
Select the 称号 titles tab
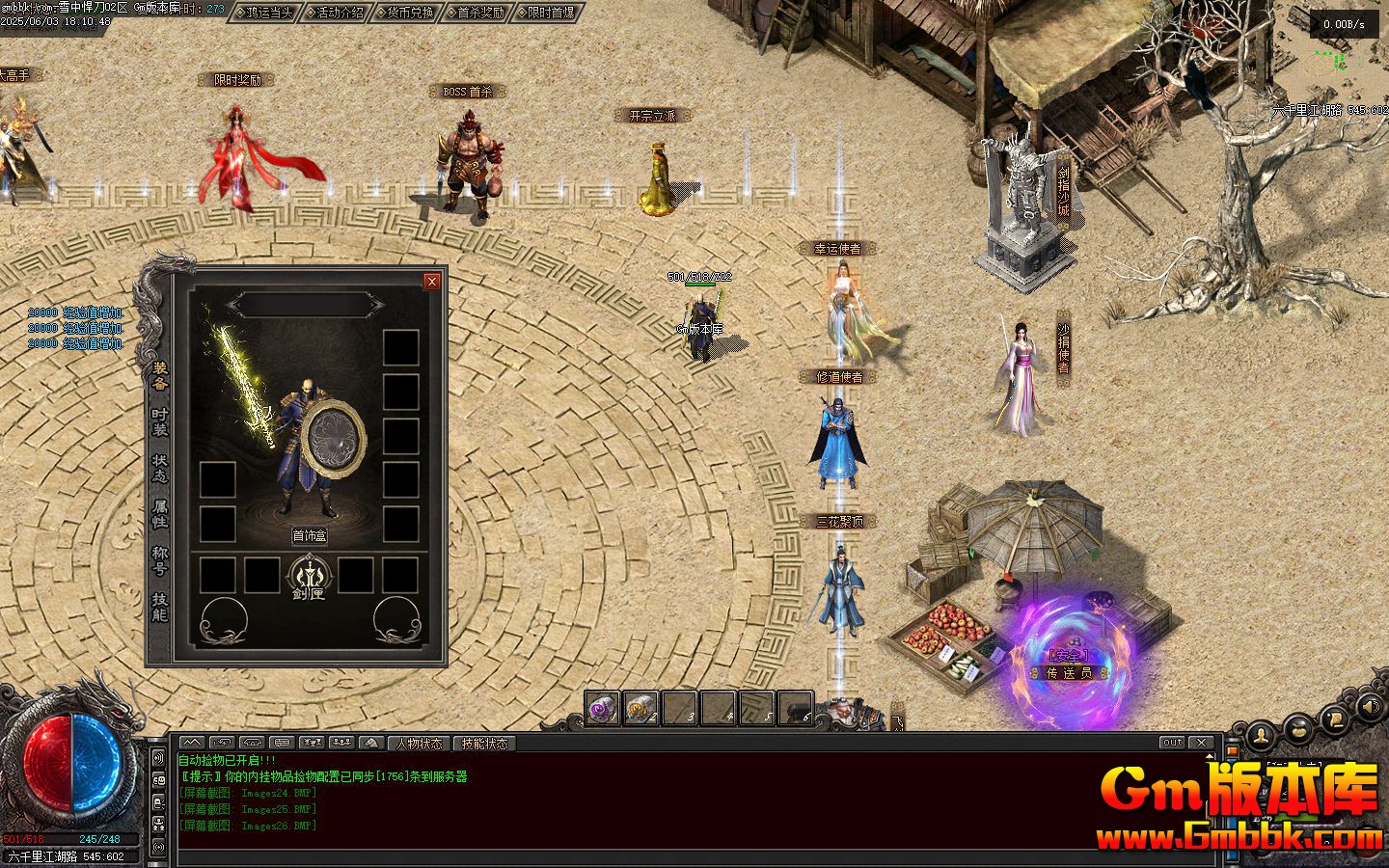point(160,560)
